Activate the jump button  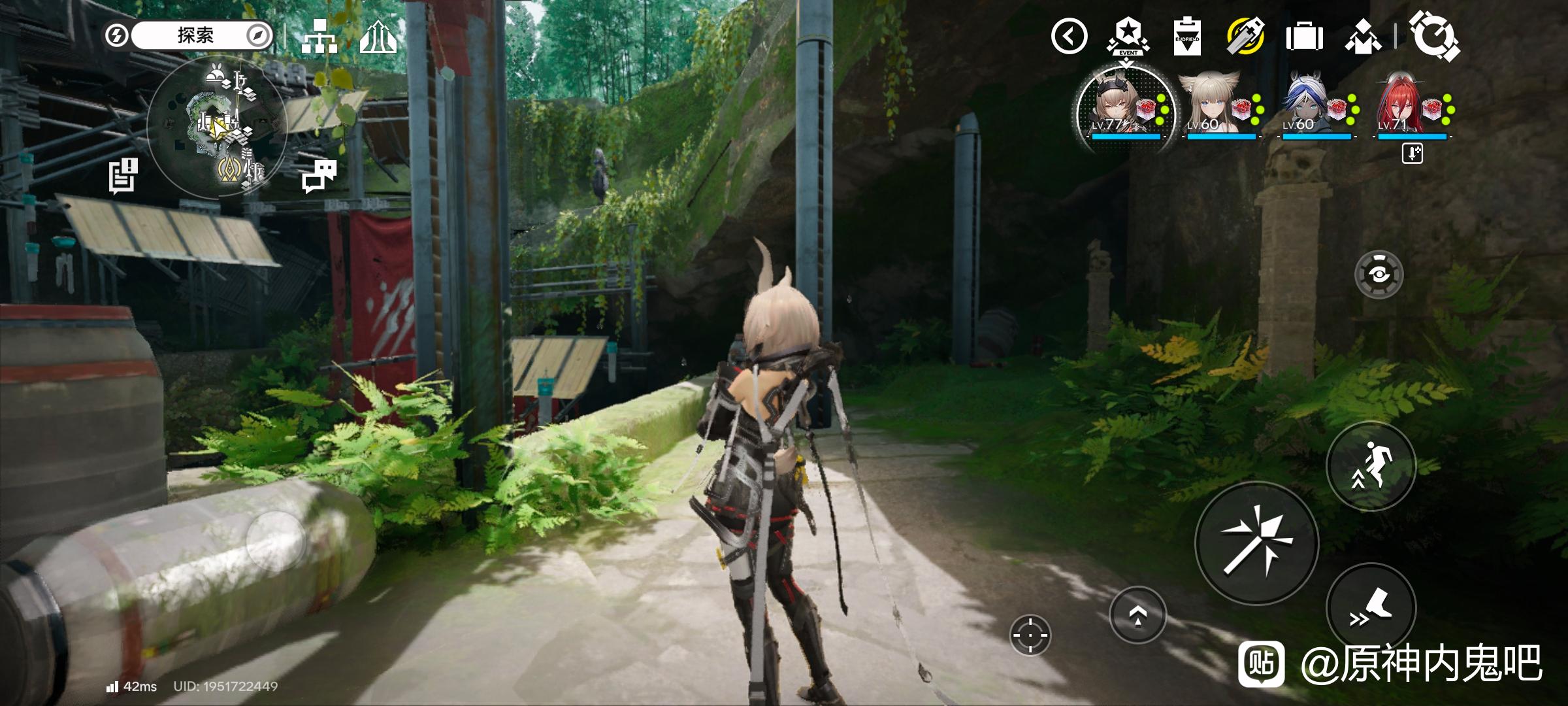[x=1371, y=465]
